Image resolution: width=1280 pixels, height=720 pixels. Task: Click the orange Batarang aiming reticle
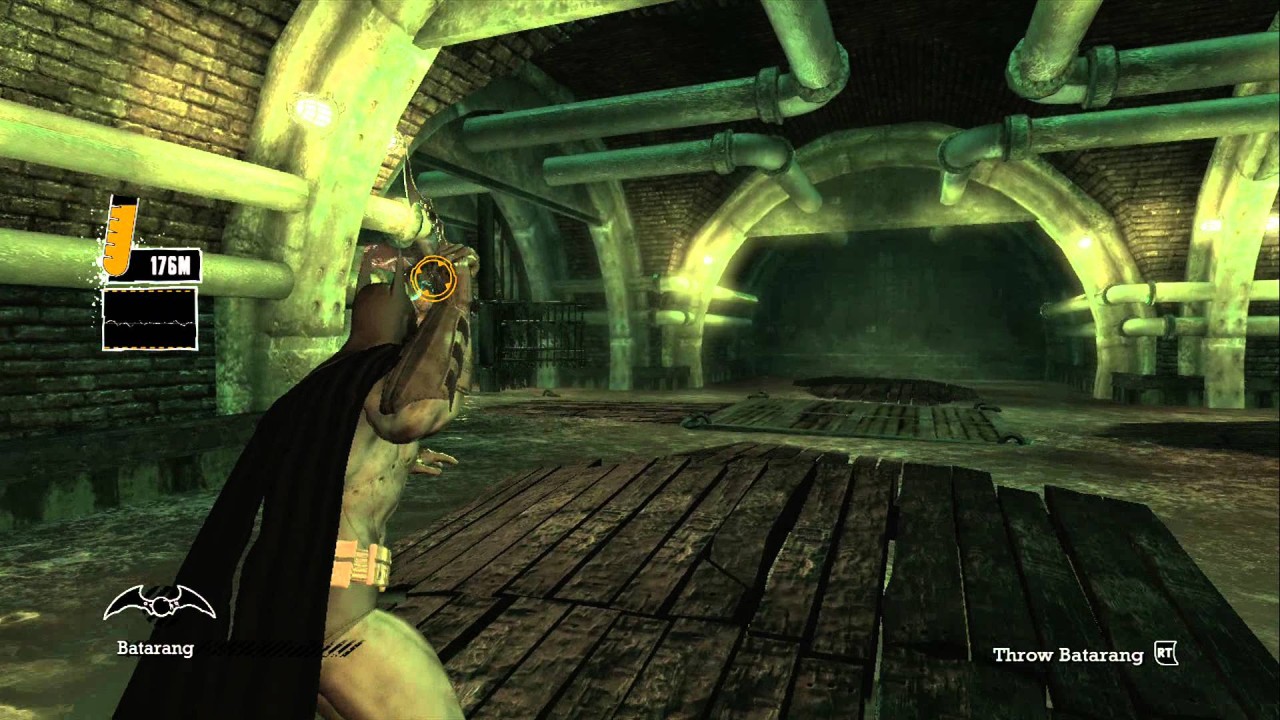(x=434, y=278)
